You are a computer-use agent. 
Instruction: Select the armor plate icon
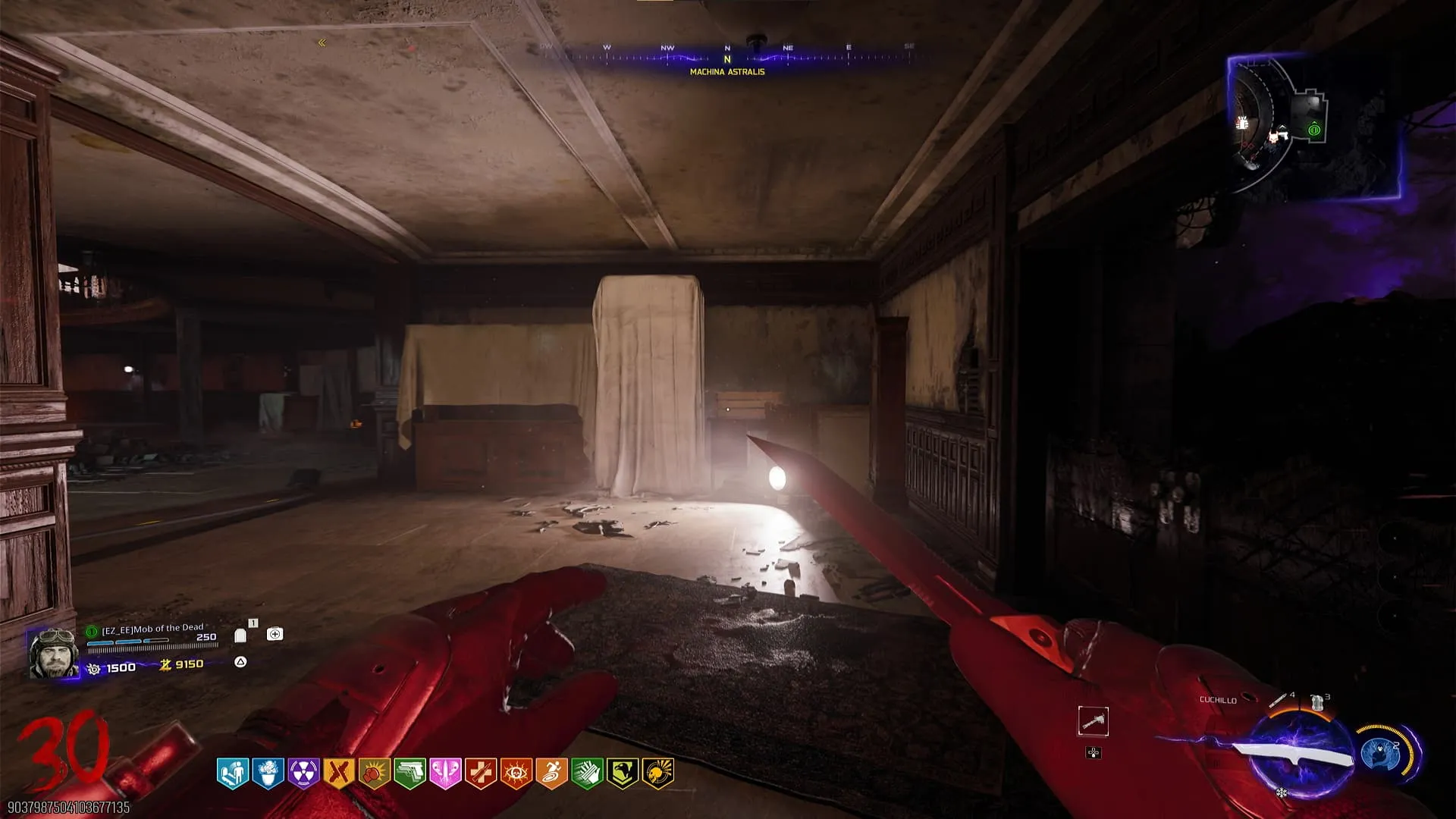240,635
